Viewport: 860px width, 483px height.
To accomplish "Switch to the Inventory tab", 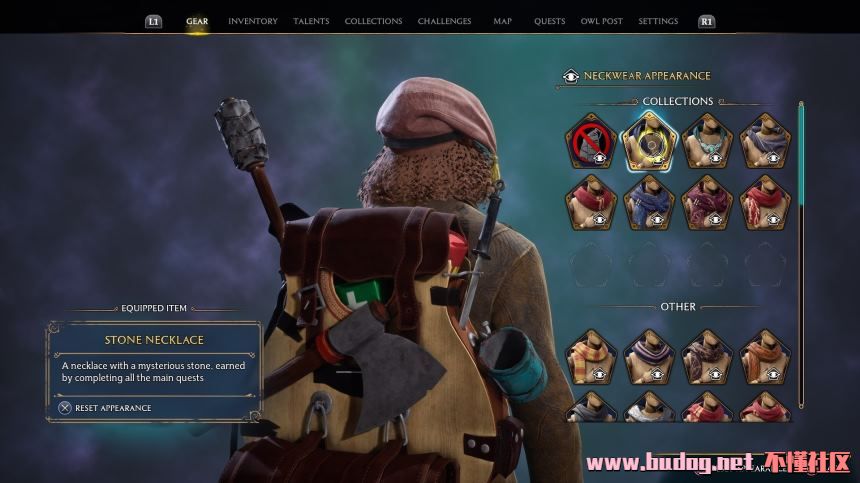I will 253,21.
